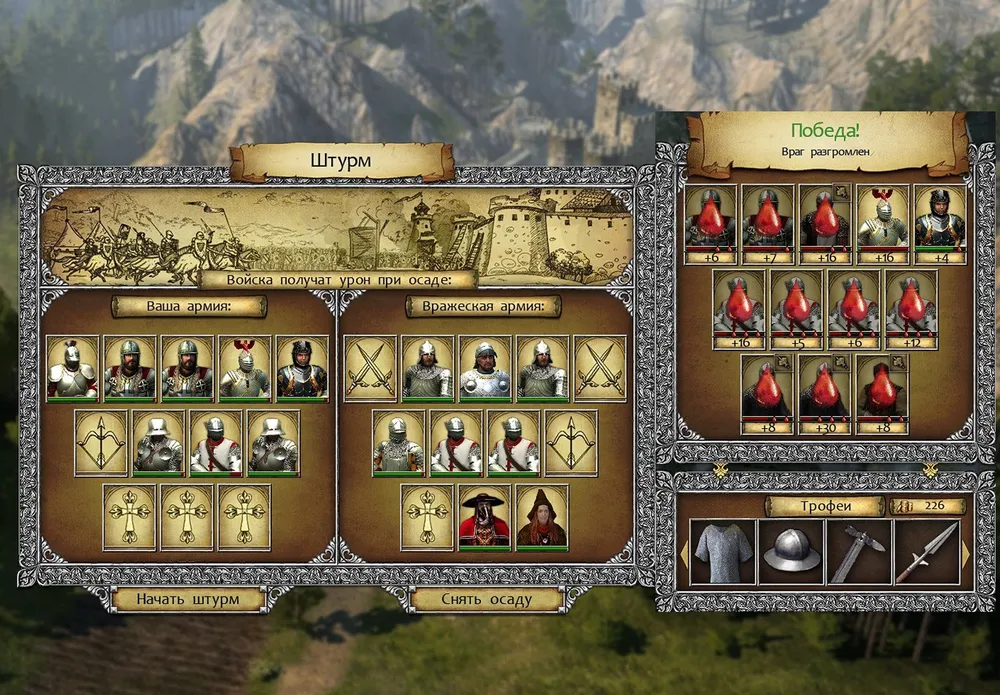Start the assault with Начать штурм
This screenshot has height=695, width=1000.
pyautogui.click(x=188, y=600)
